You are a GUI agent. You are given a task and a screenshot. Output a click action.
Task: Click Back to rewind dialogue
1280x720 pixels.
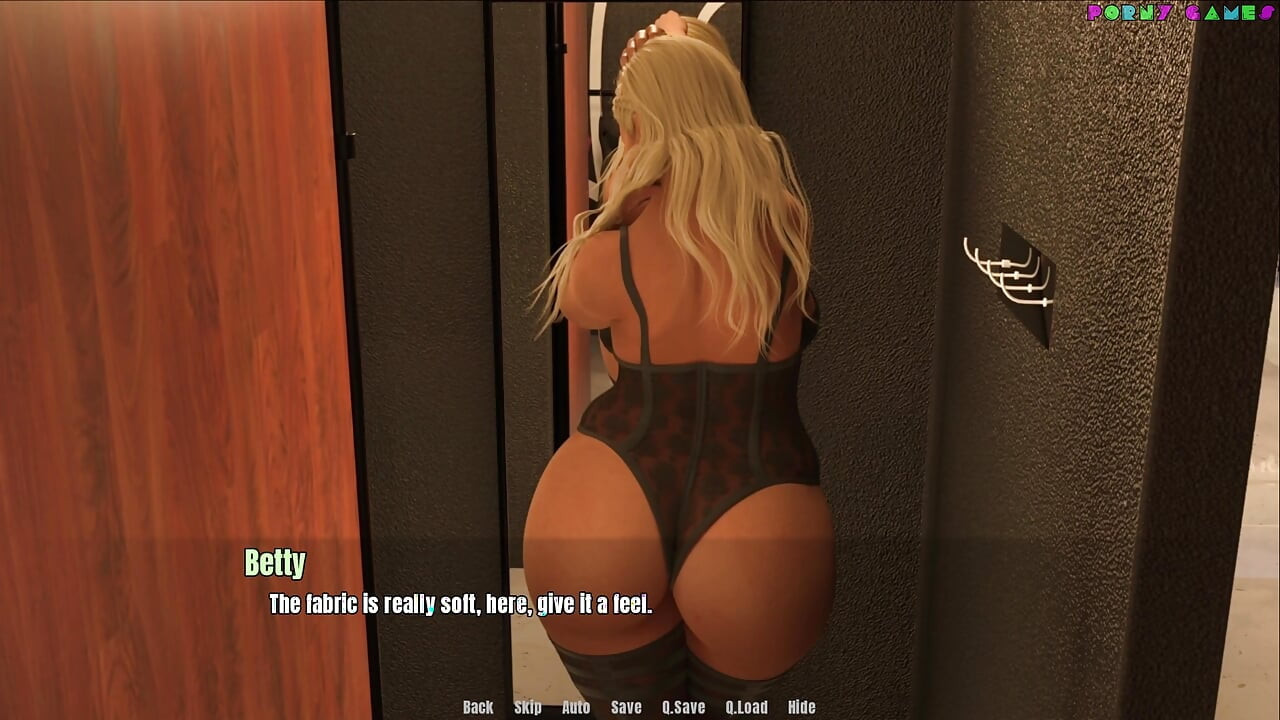(477, 707)
